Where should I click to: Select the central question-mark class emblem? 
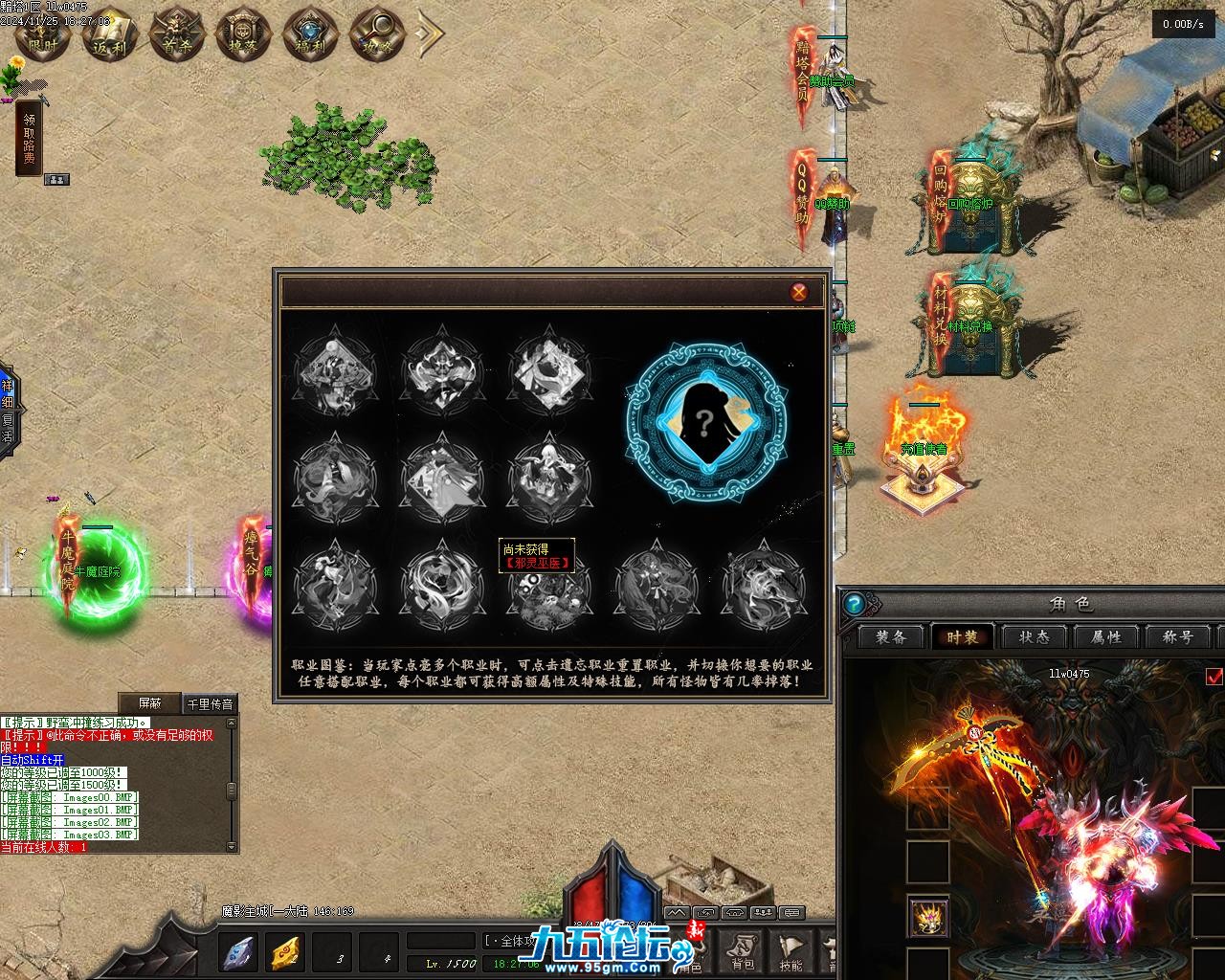[706, 422]
